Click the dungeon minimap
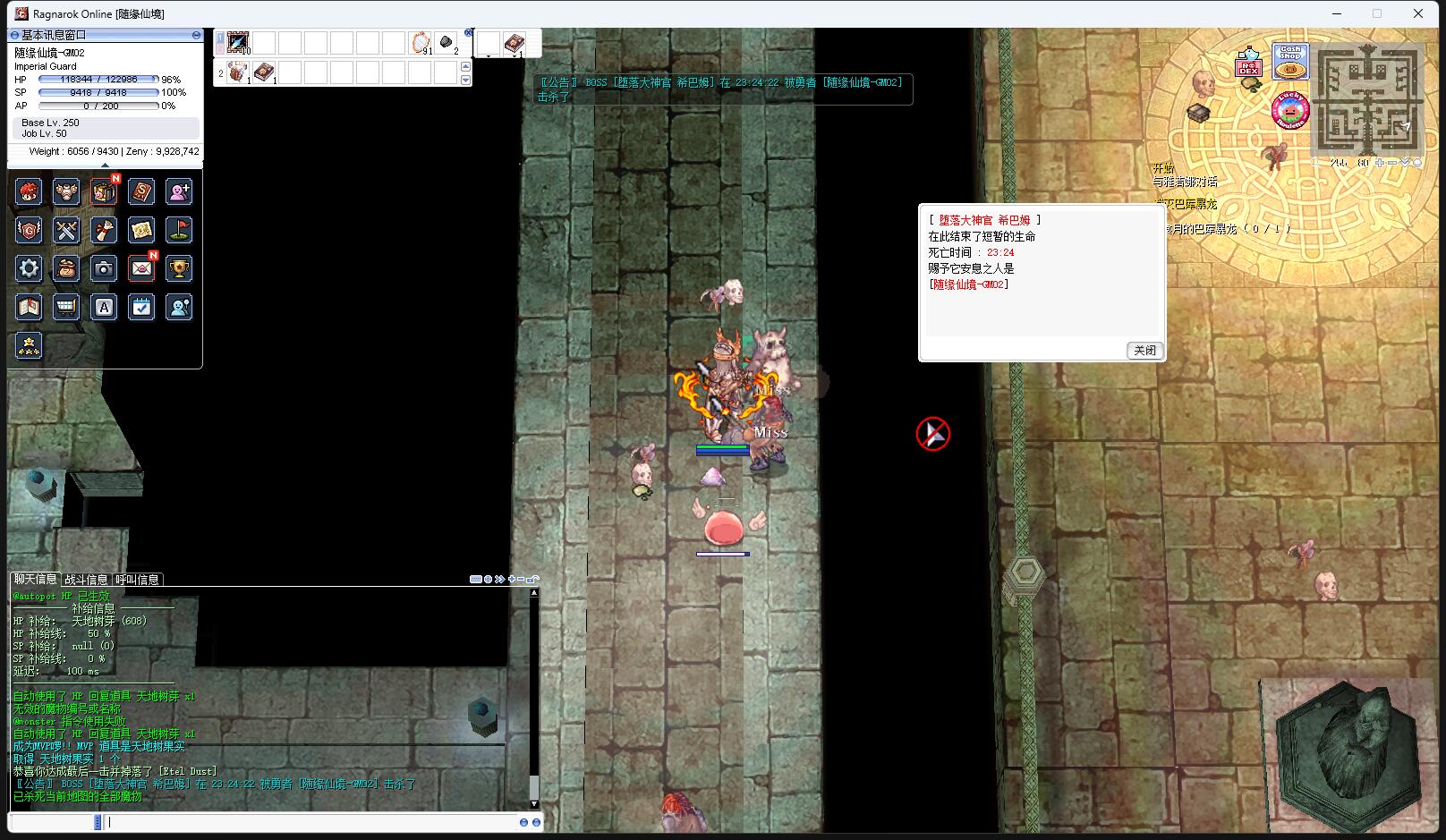The image size is (1446, 840). [x=1366, y=98]
